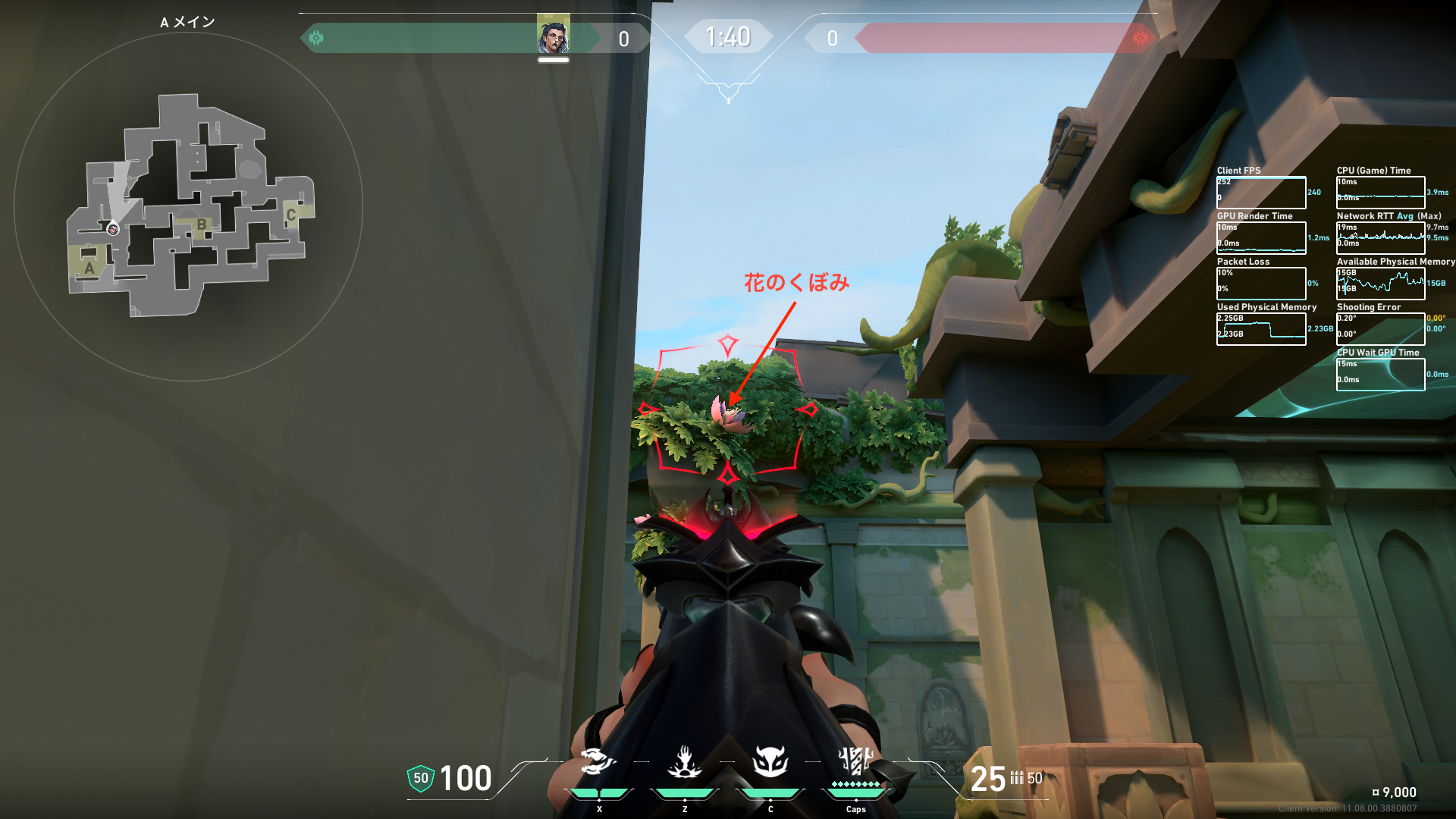Screen dimensions: 1456x819
Task: Select the agent portrait in the top bar
Action: (554, 36)
